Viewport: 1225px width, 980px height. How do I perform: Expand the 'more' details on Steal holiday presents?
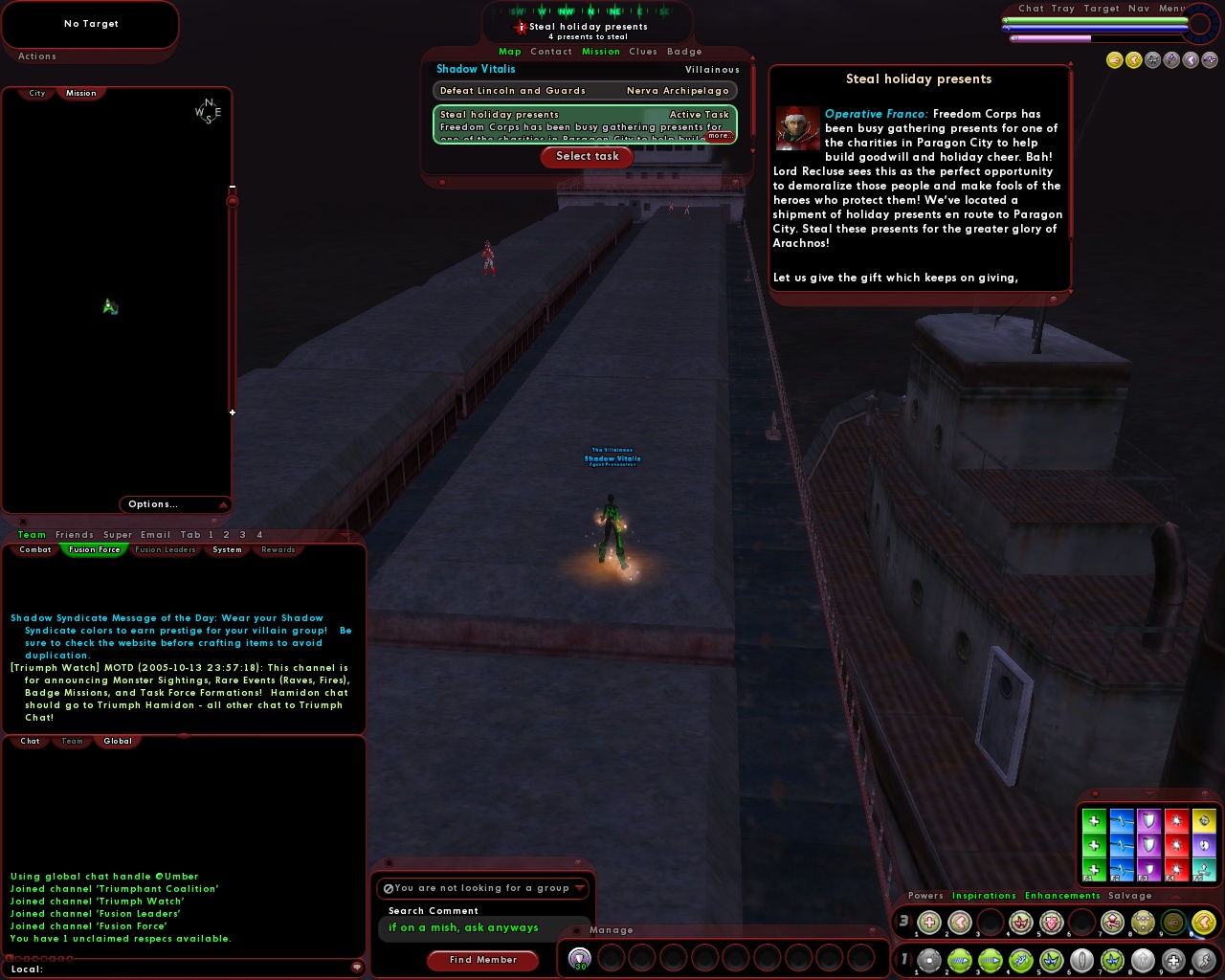click(718, 135)
